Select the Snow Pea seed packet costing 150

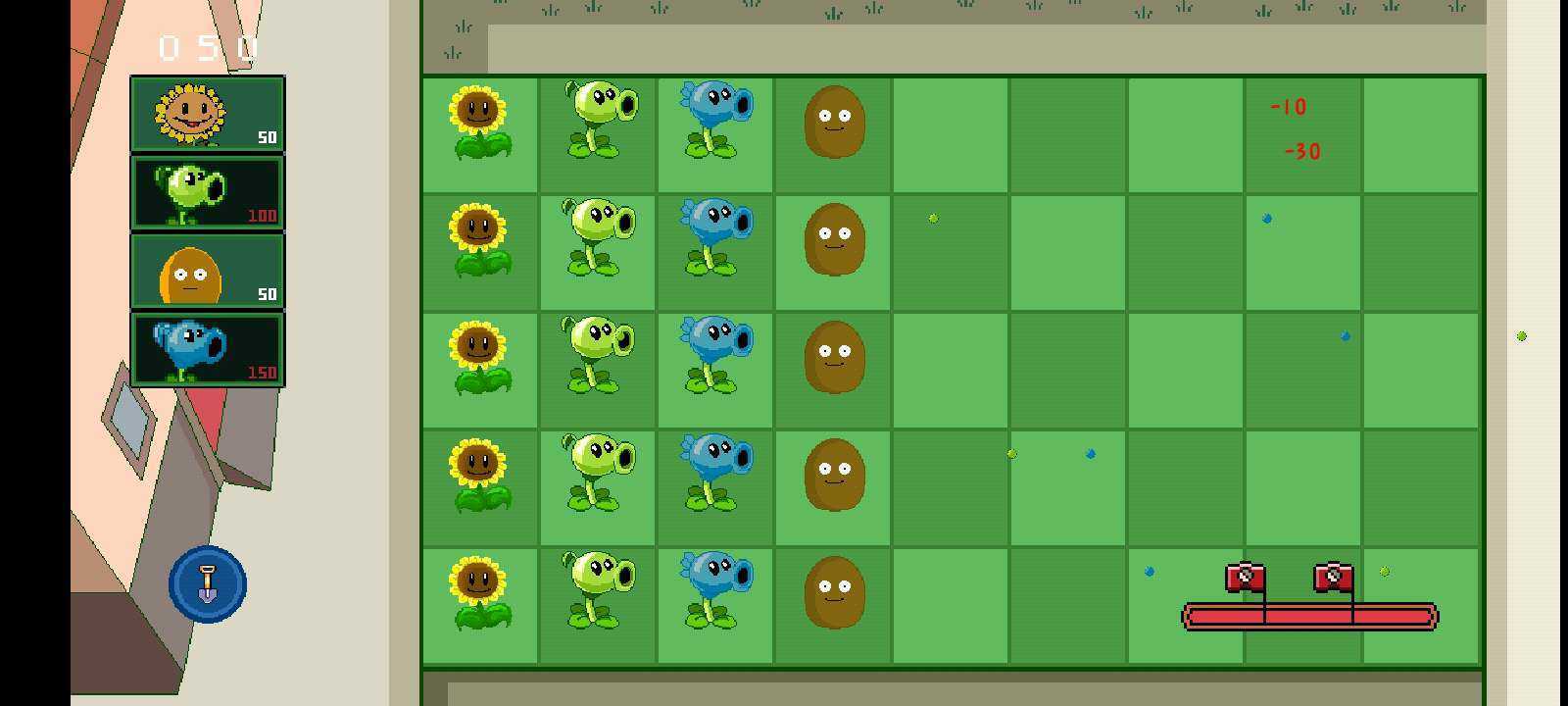click(x=207, y=350)
